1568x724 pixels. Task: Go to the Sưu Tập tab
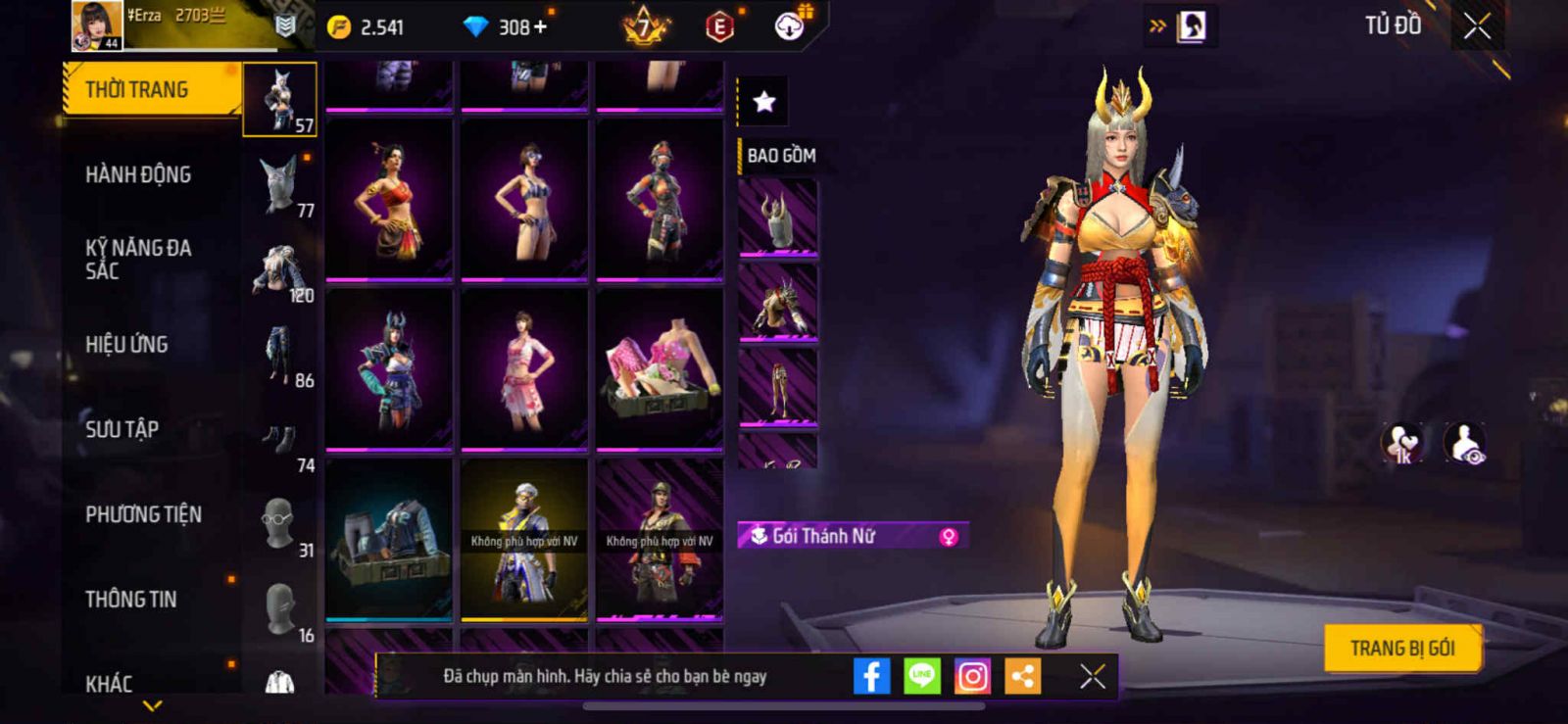[x=122, y=429]
